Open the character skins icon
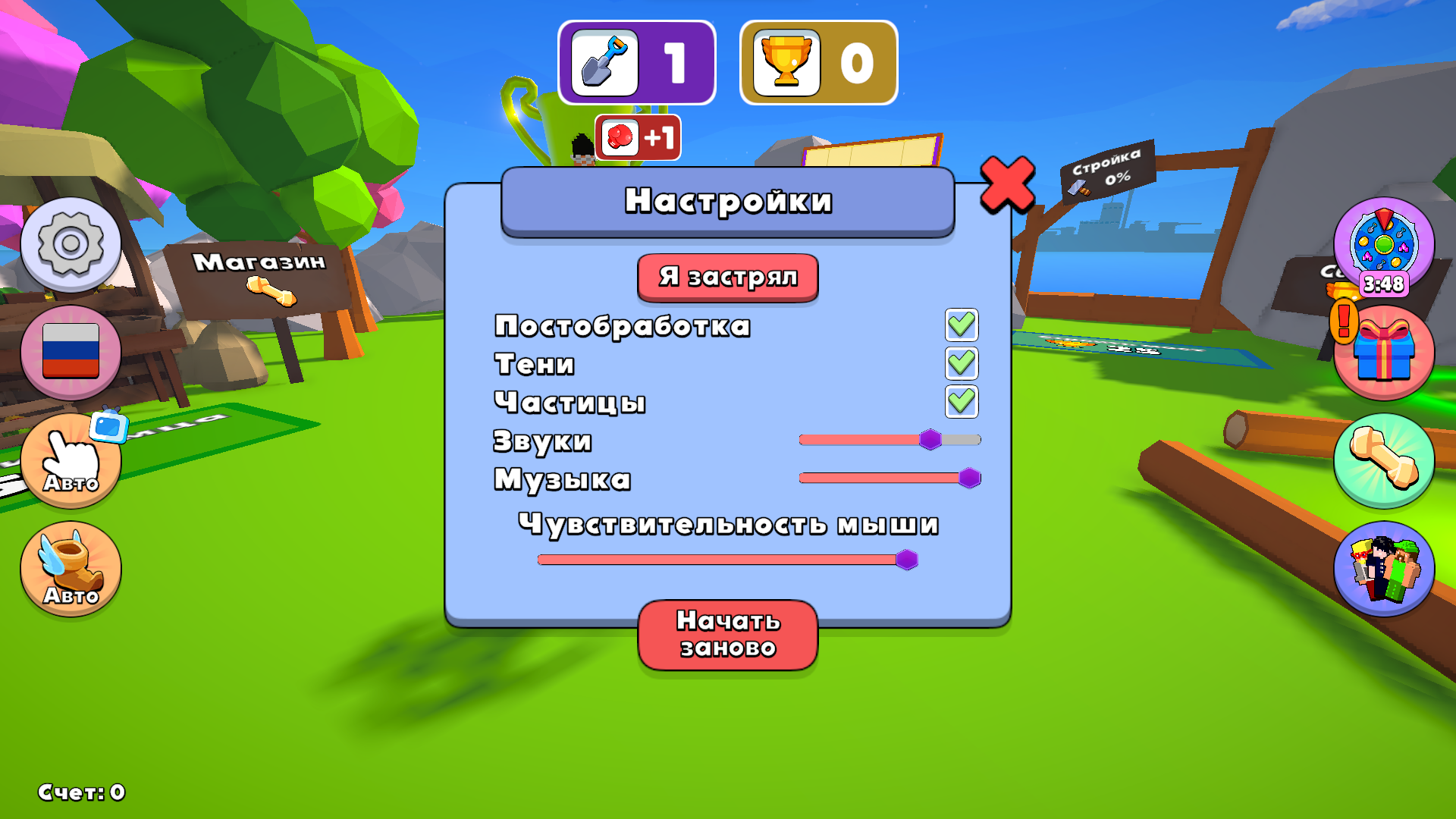Screen dimensions: 1456x819 click(x=1385, y=570)
